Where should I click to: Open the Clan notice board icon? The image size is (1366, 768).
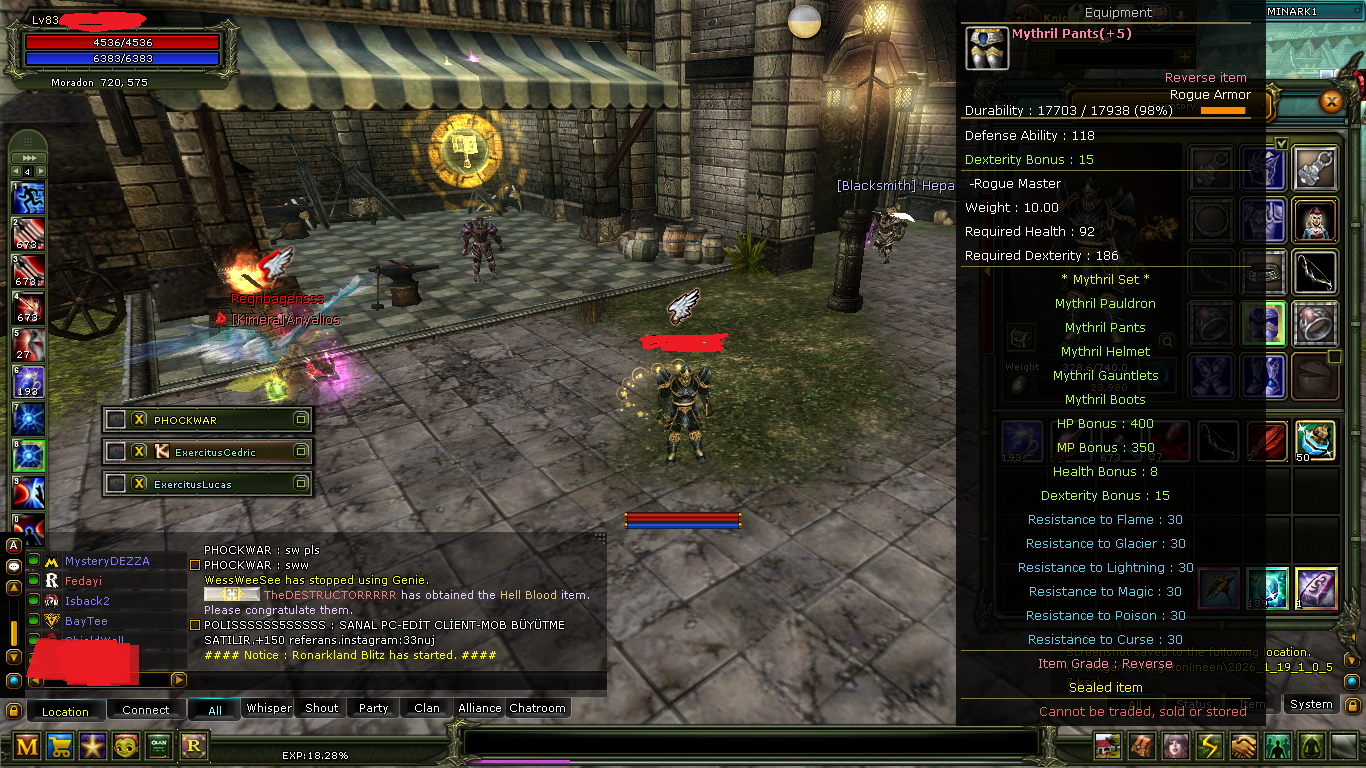click(x=157, y=746)
